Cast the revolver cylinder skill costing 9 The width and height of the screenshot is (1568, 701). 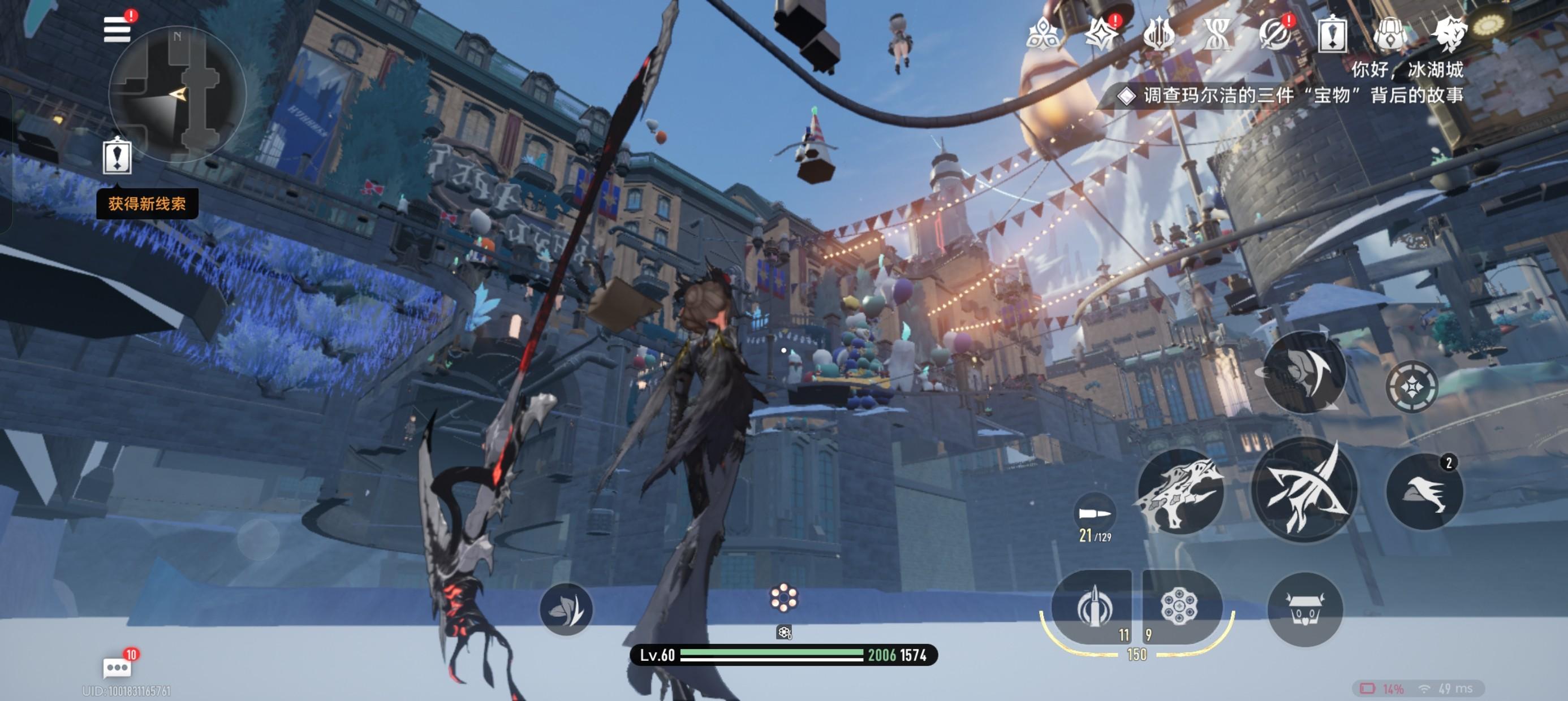[x=1181, y=607]
